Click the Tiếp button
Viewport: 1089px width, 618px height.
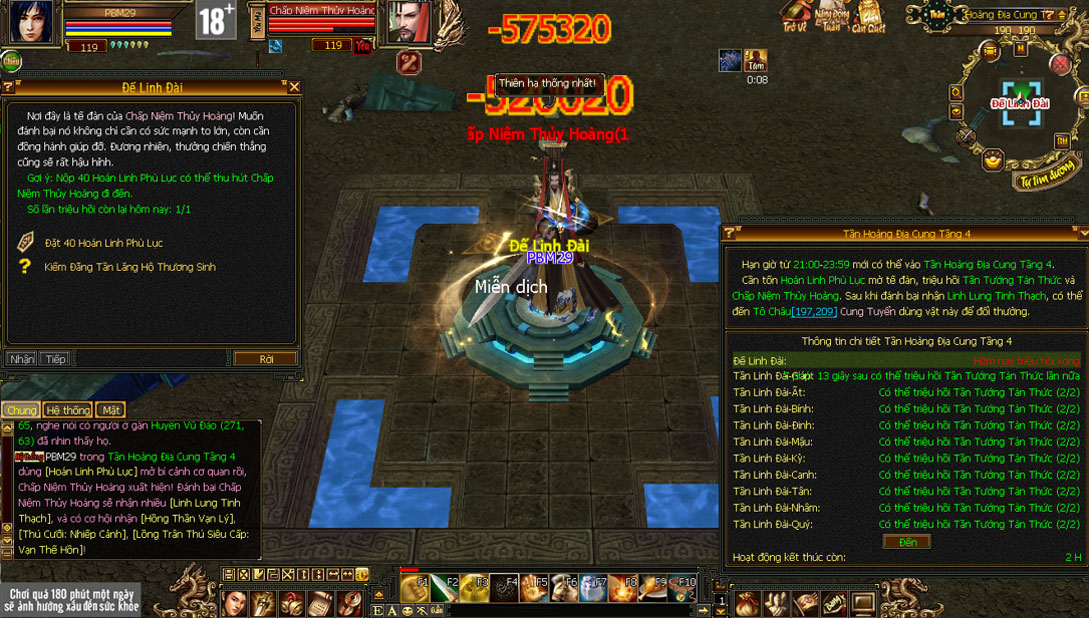[x=54, y=359]
